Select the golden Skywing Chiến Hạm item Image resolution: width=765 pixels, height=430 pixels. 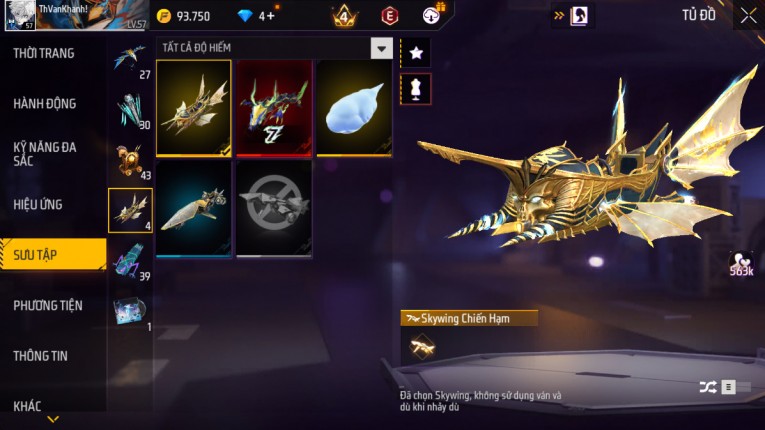pyautogui.click(x=194, y=108)
